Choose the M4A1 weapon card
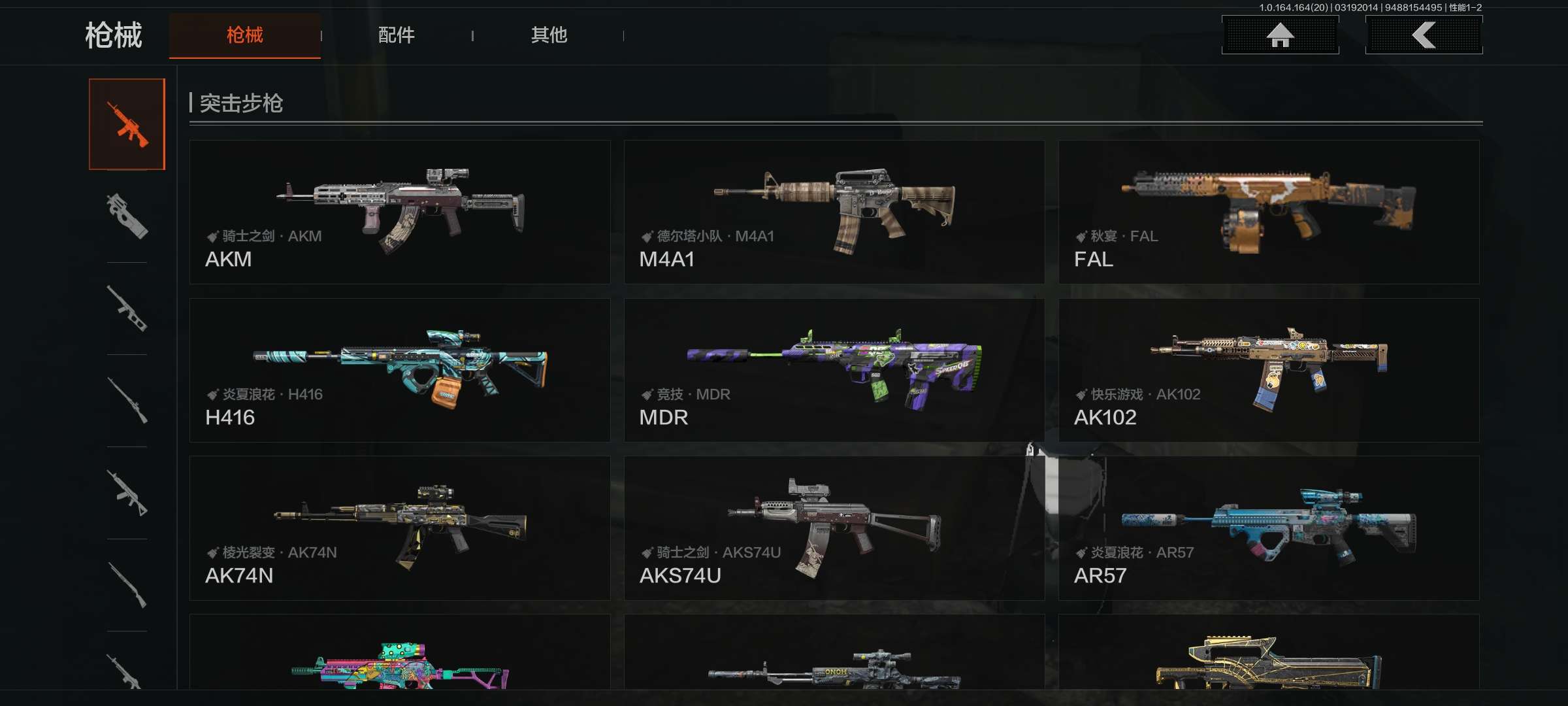 tap(834, 212)
